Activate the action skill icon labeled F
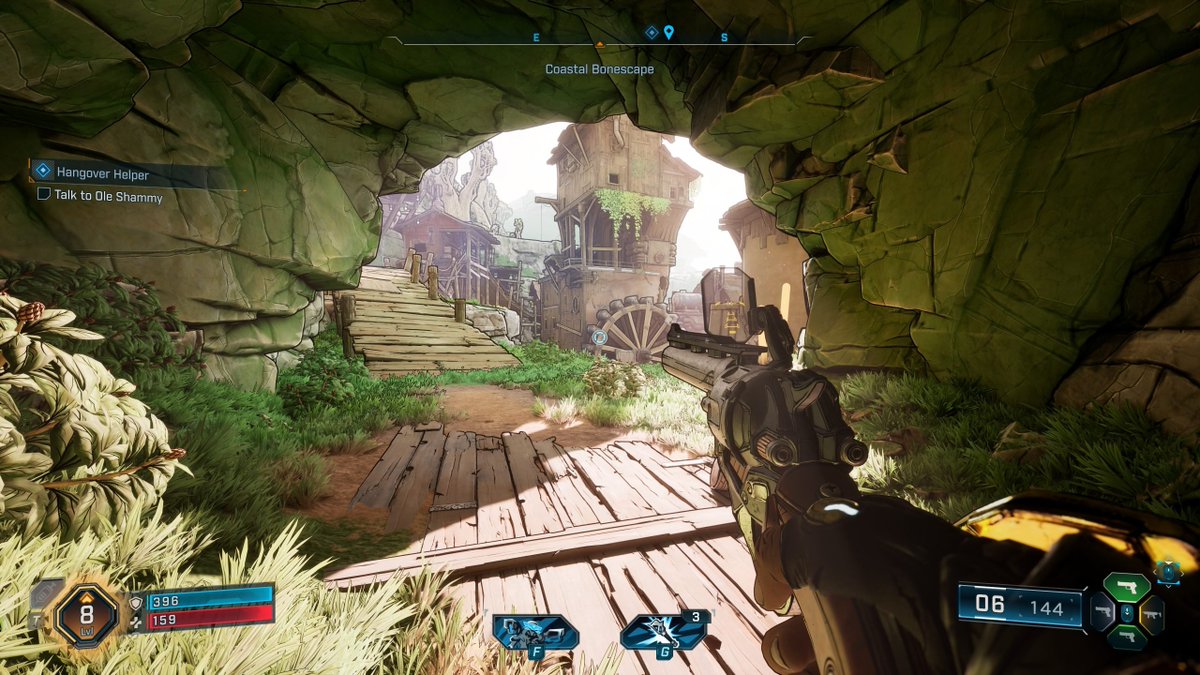 534,633
